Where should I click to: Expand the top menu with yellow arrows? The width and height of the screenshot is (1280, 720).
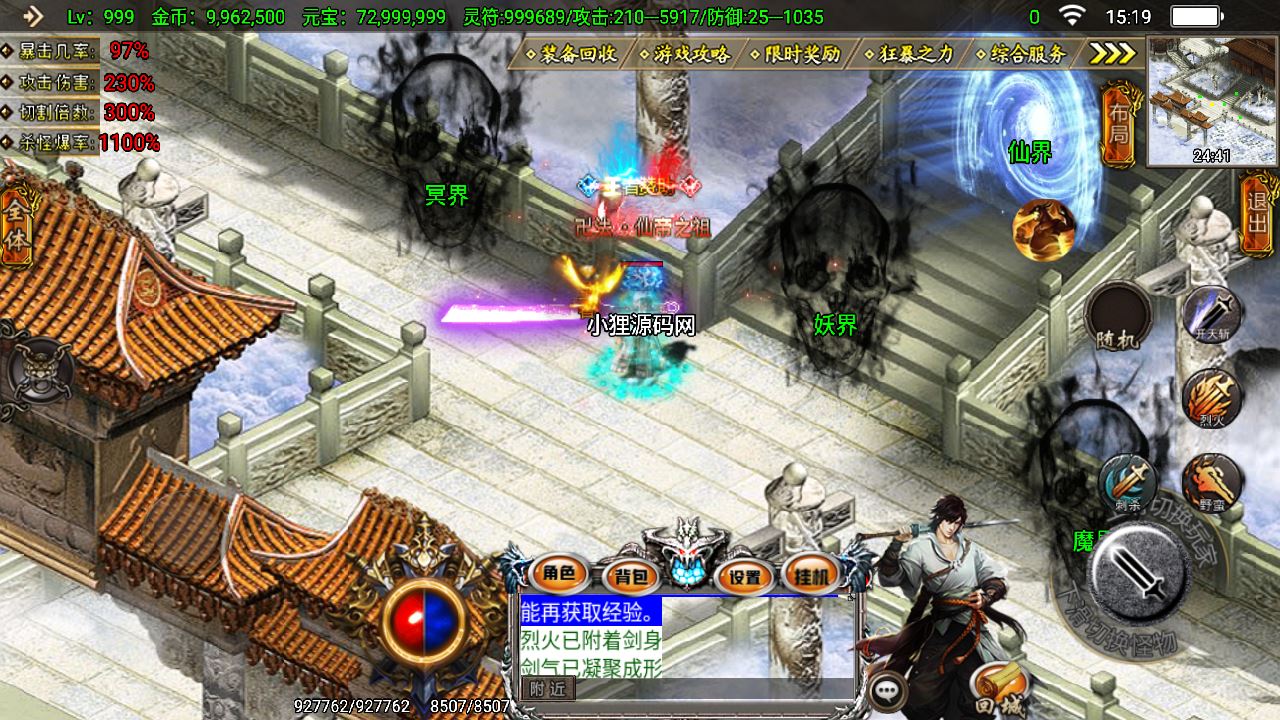[x=1112, y=54]
